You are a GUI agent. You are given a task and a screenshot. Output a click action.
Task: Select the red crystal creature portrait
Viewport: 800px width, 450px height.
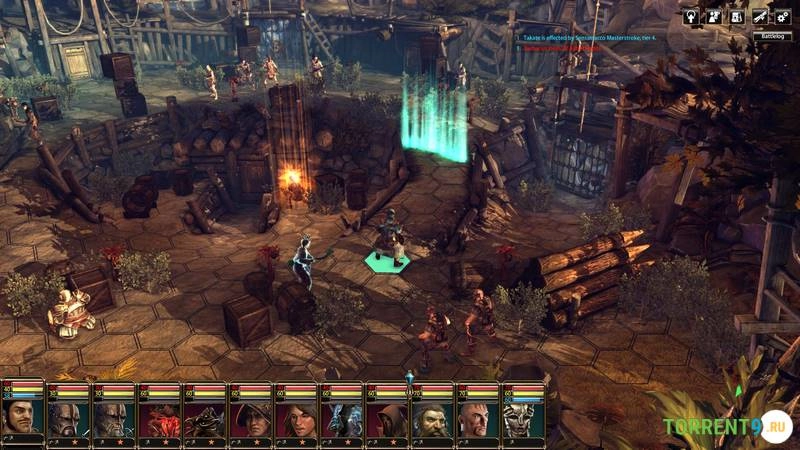(159, 416)
